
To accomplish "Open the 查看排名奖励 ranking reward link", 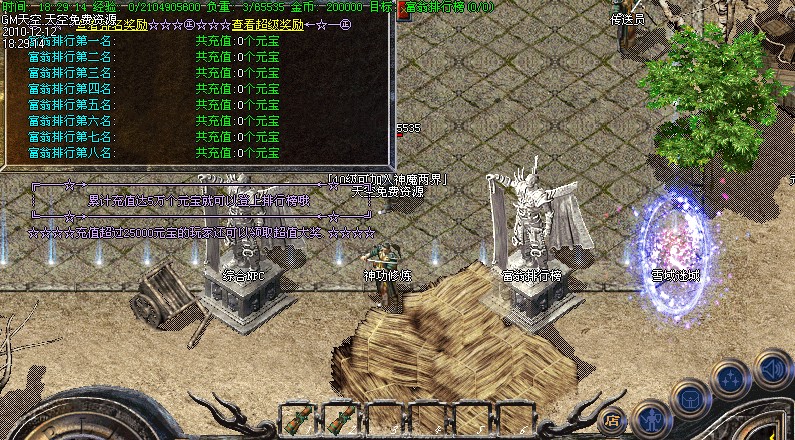I will (95, 20).
